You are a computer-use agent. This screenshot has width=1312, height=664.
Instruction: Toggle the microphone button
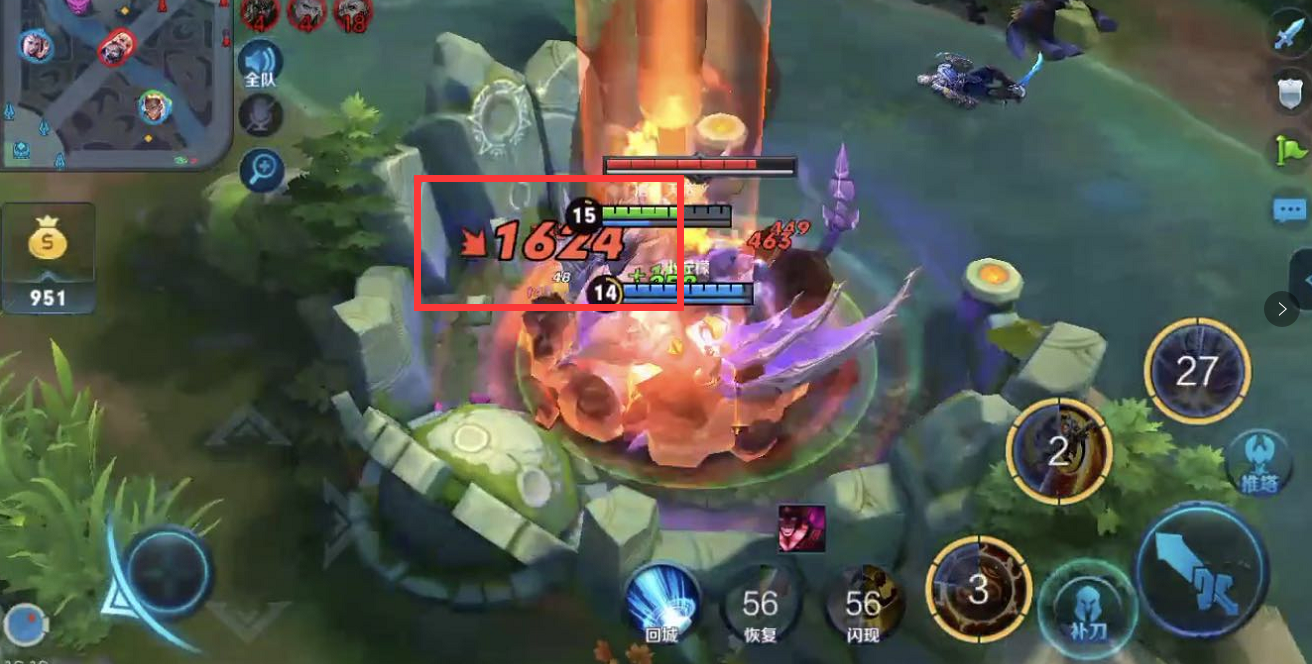260,116
